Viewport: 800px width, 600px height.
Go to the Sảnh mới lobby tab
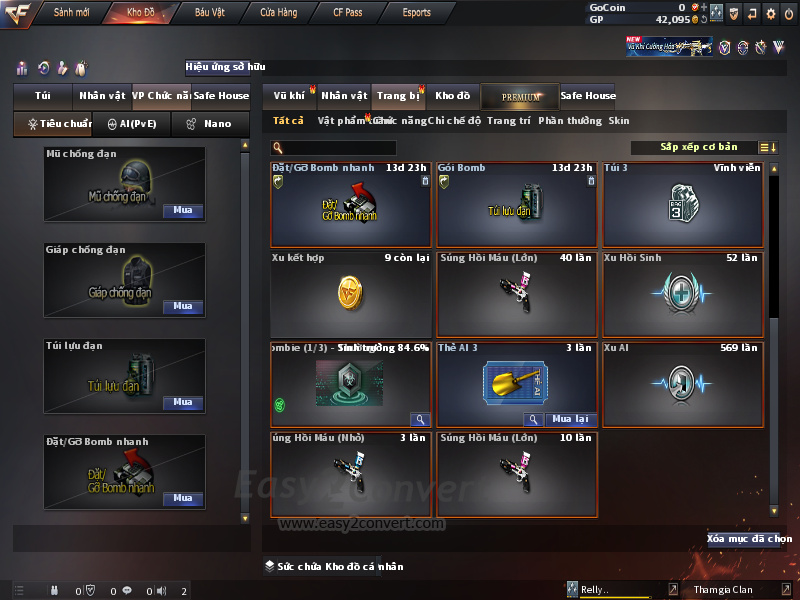point(71,13)
